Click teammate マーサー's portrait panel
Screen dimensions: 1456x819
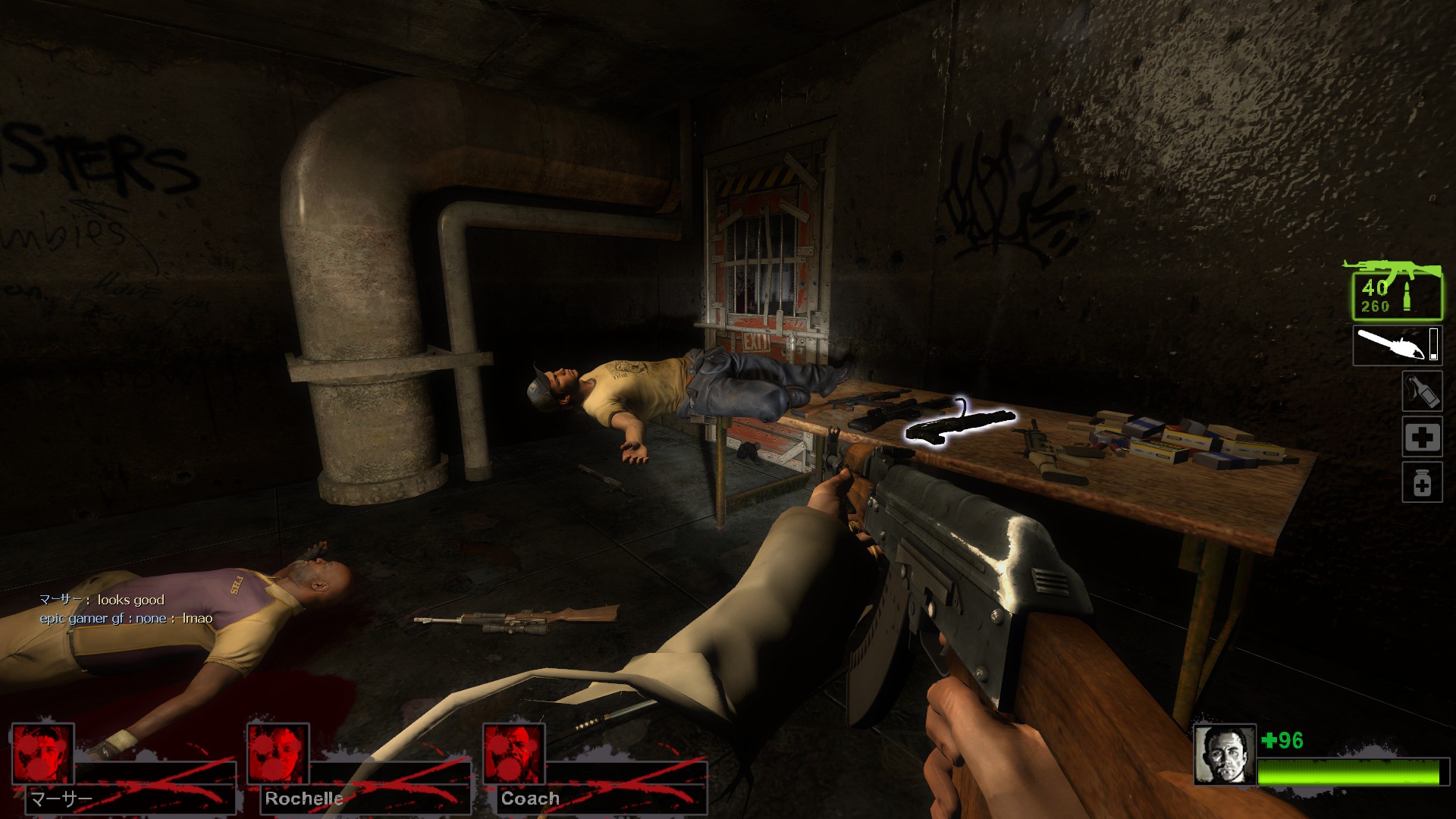pyautogui.click(x=43, y=754)
